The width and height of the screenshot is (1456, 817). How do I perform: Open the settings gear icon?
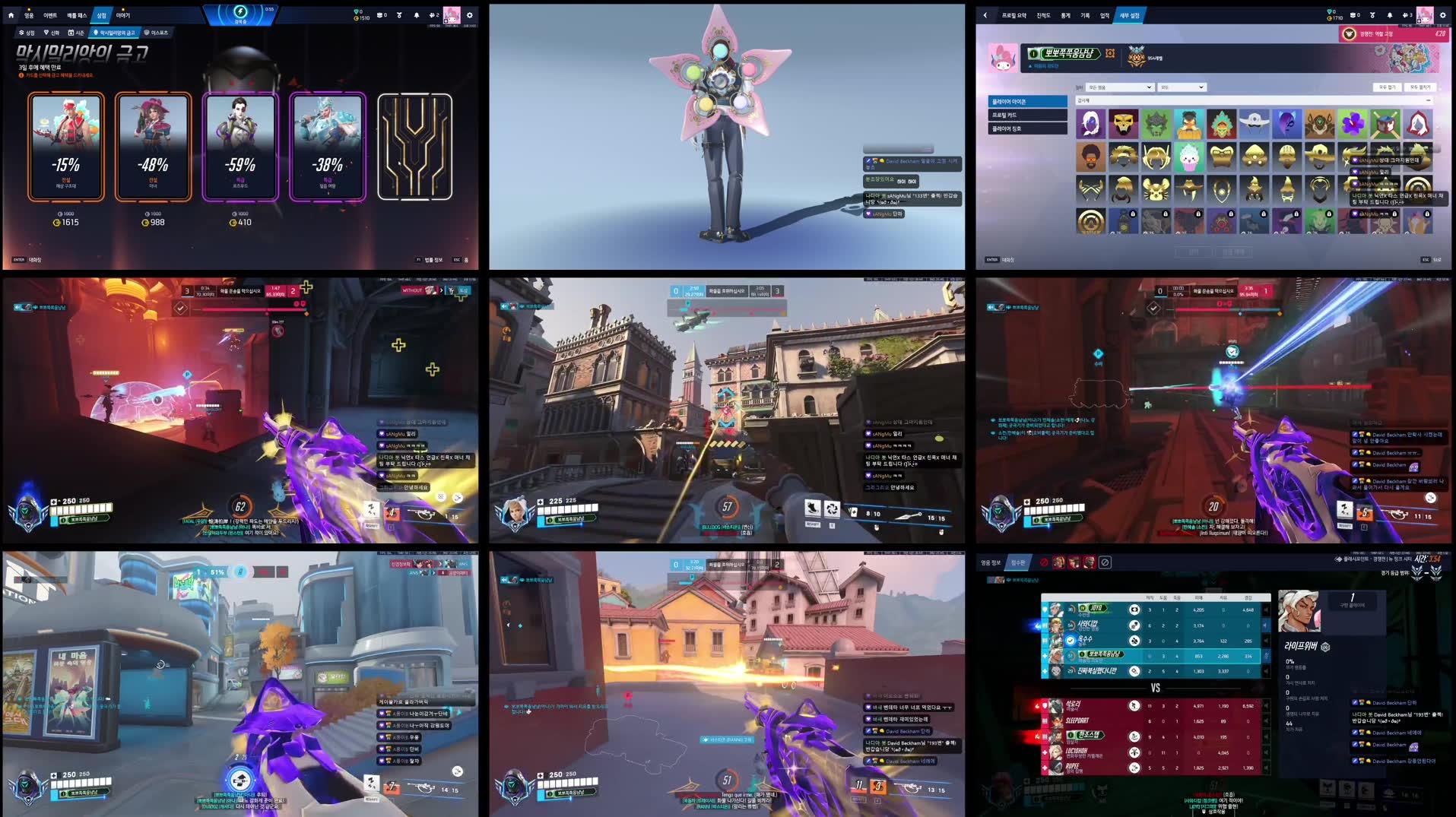(469, 14)
